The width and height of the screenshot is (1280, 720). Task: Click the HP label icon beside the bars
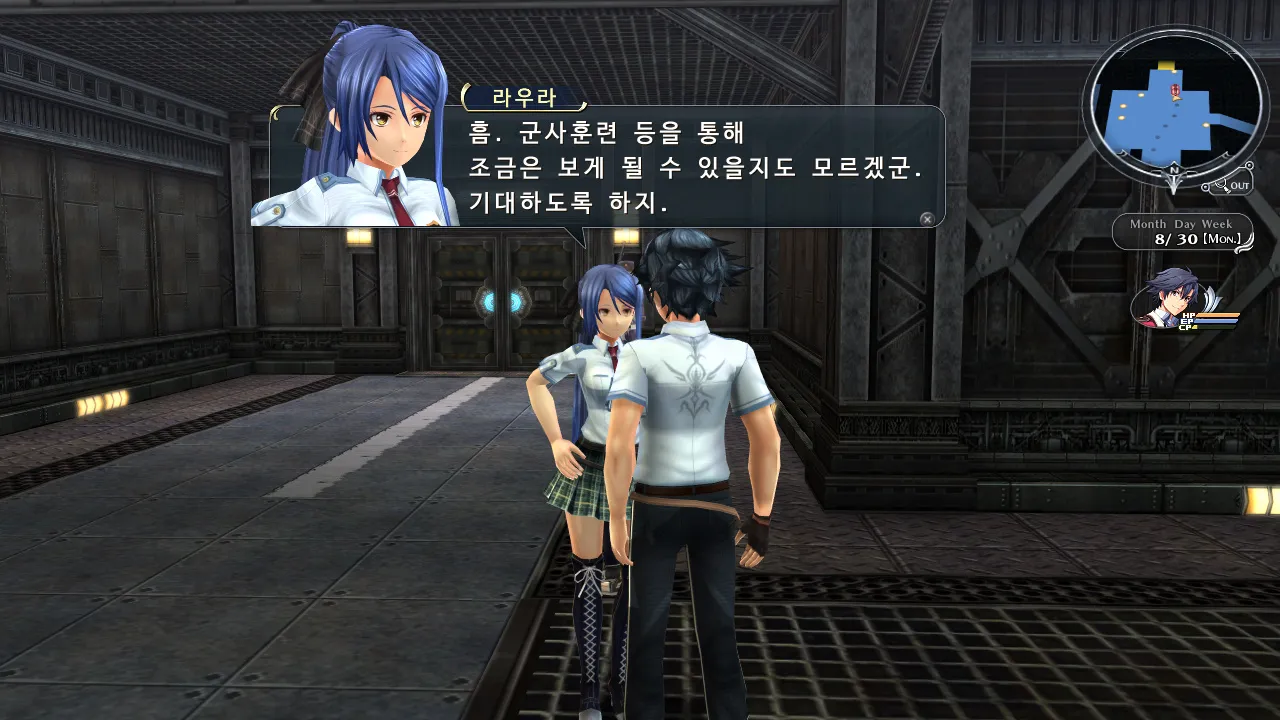click(x=1189, y=316)
